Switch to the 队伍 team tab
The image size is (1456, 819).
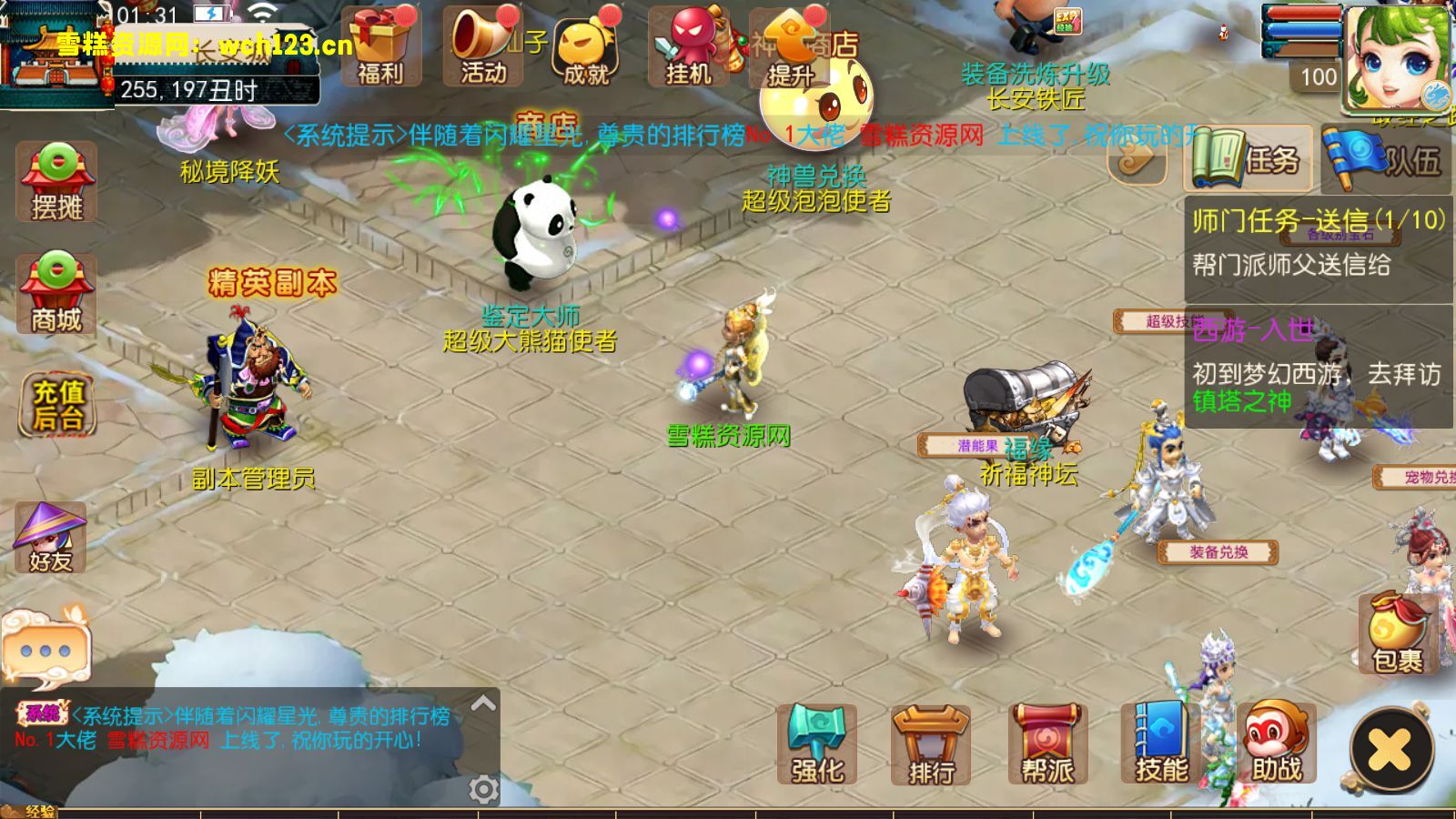click(1386, 159)
